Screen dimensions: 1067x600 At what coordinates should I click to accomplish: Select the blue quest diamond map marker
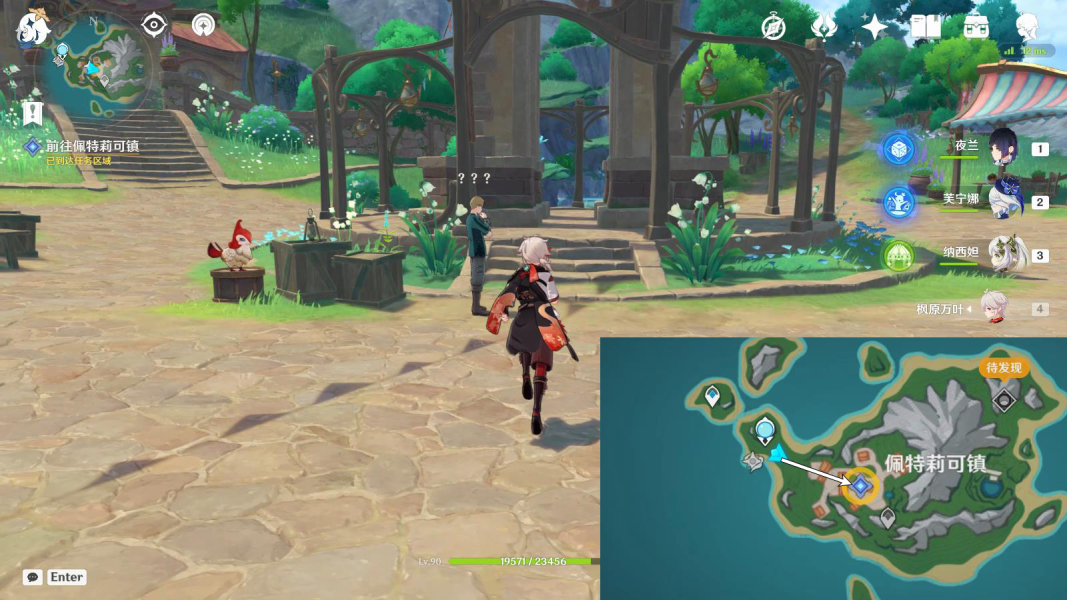pyautogui.click(x=859, y=485)
